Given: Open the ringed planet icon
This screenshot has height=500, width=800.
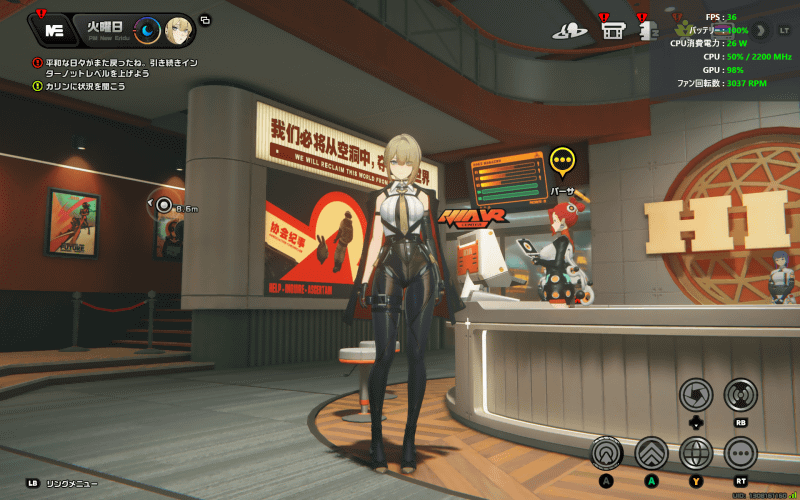Looking at the screenshot, I should point(570,31).
